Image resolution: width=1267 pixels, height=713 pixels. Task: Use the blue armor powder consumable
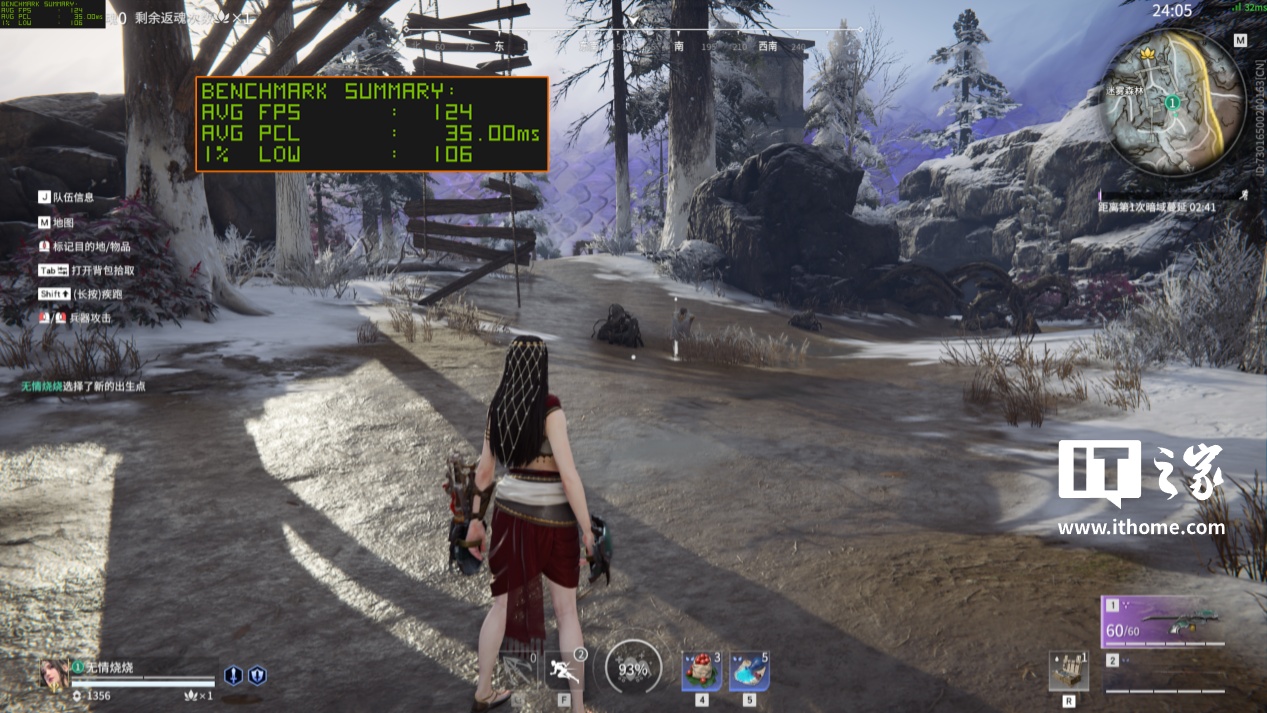(749, 671)
